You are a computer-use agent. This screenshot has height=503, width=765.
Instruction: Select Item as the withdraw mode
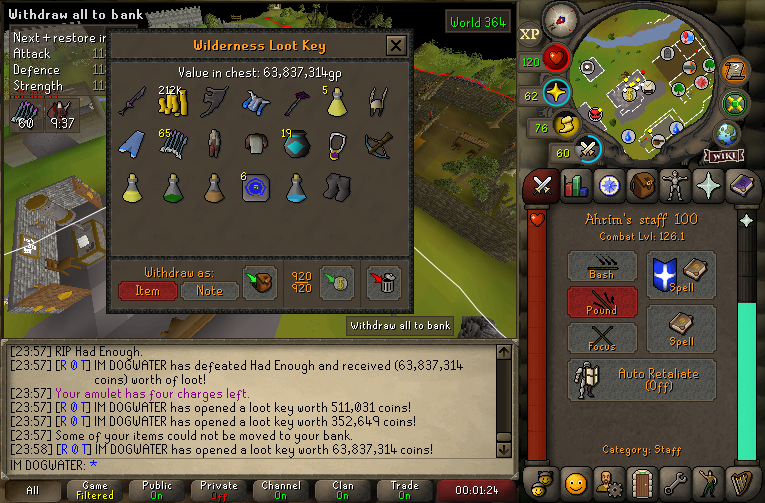[147, 290]
